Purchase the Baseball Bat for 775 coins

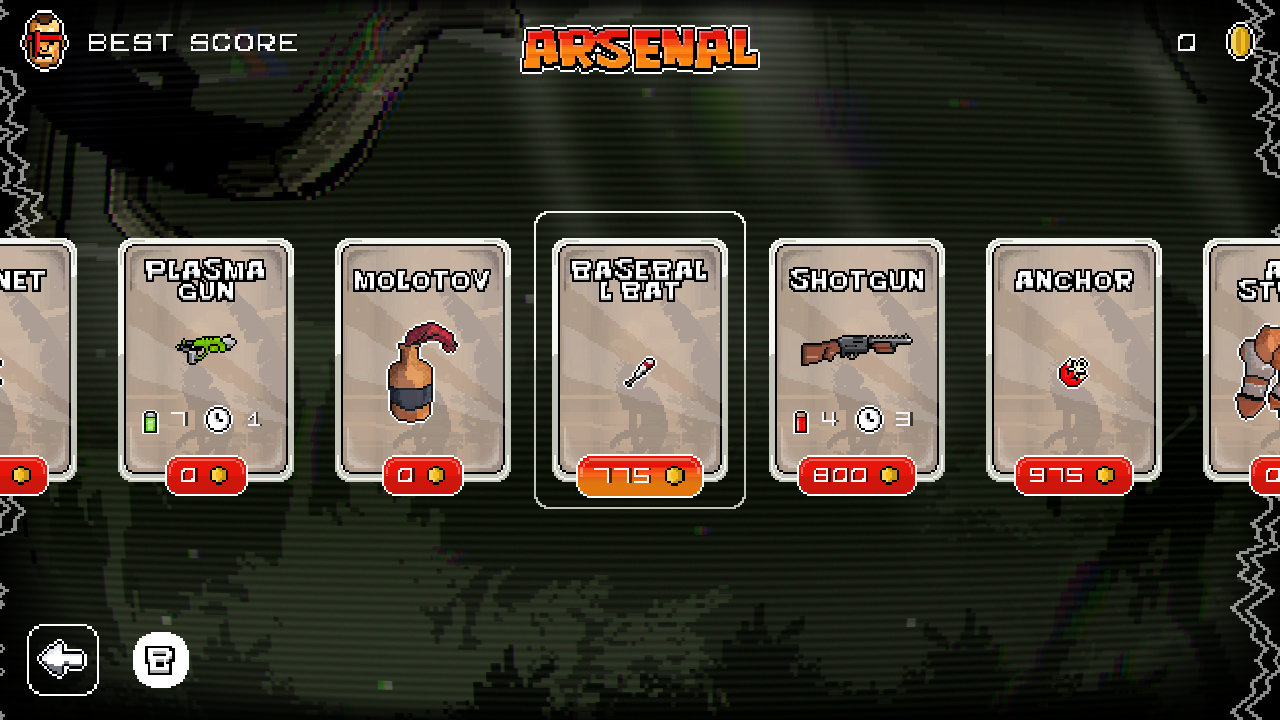(640, 477)
